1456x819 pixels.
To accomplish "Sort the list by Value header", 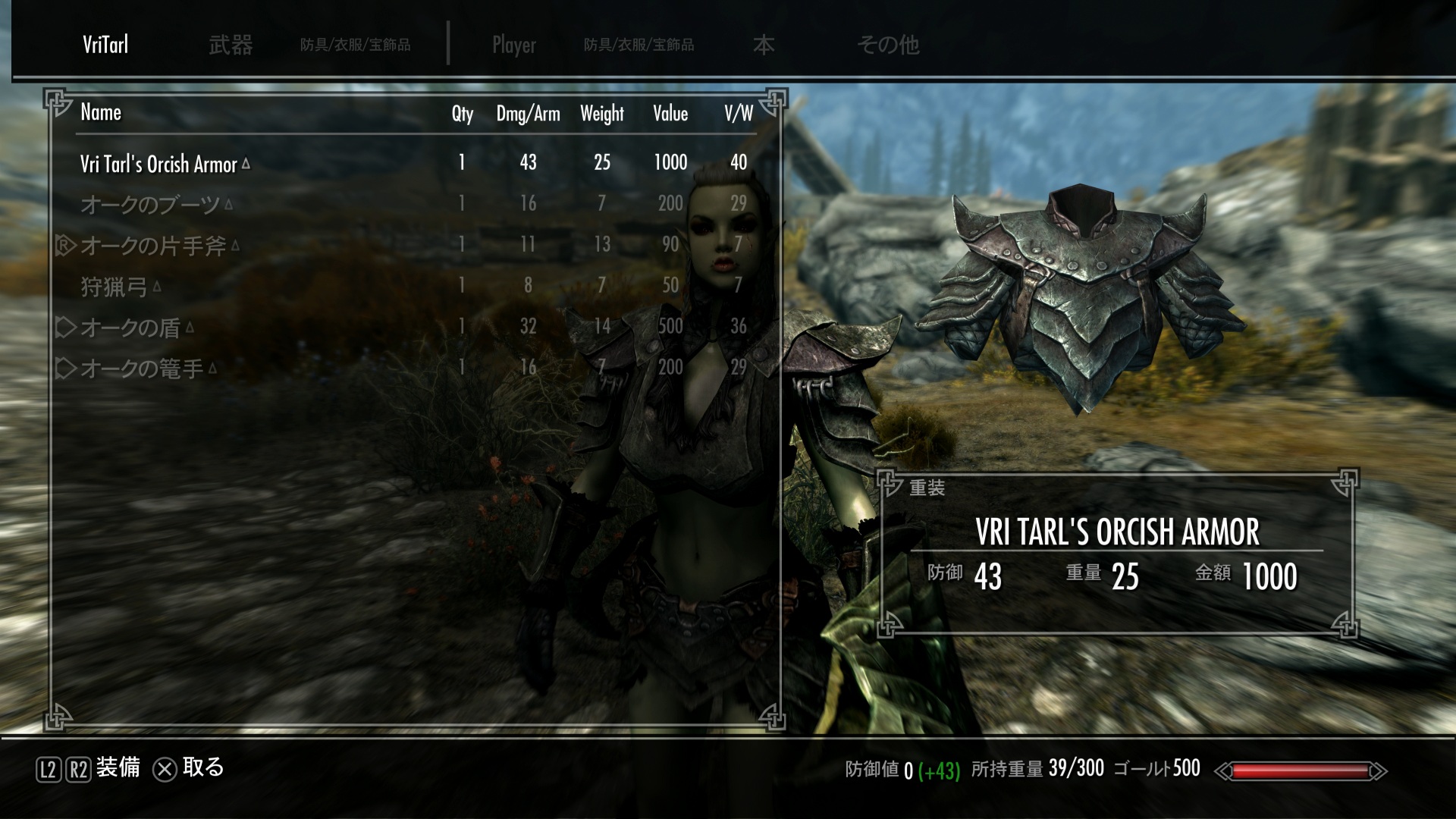I will (x=670, y=114).
